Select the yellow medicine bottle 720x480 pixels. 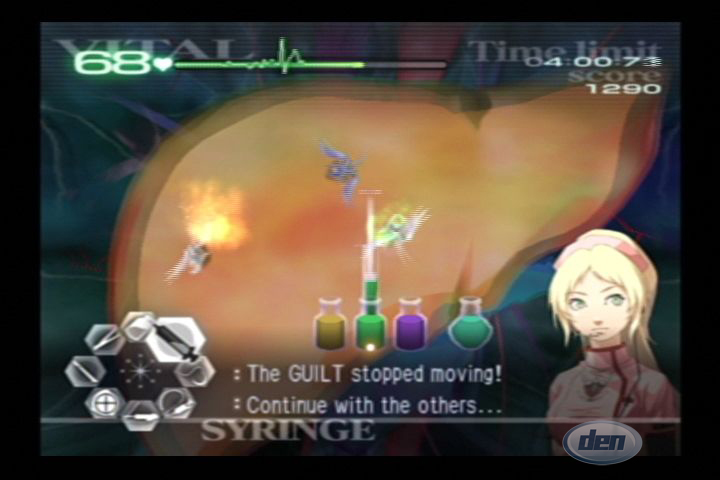[x=330, y=325]
